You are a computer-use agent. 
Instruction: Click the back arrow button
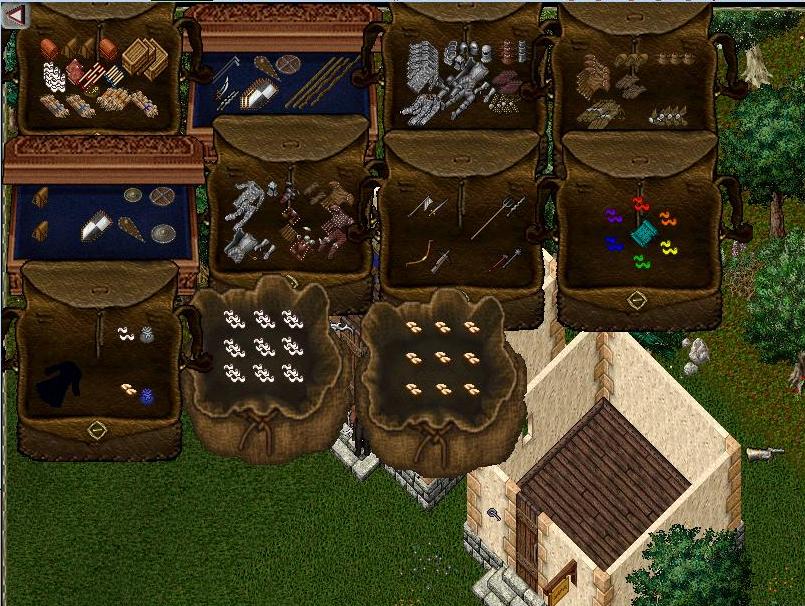[x=16, y=14]
